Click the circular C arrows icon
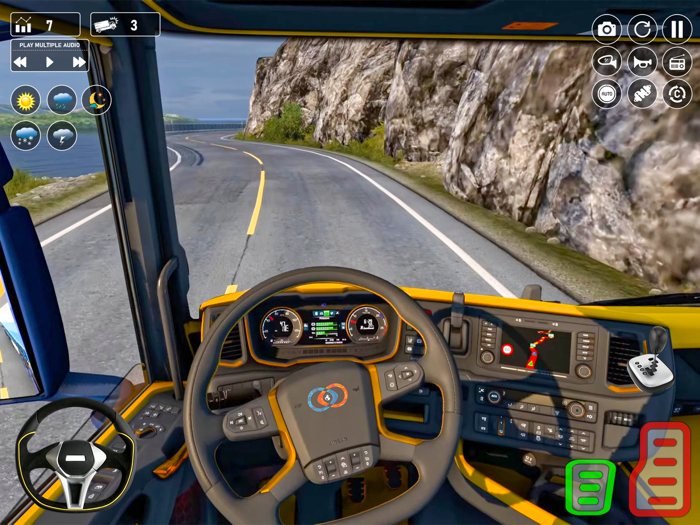Viewport: 700px width, 525px height. [677, 95]
